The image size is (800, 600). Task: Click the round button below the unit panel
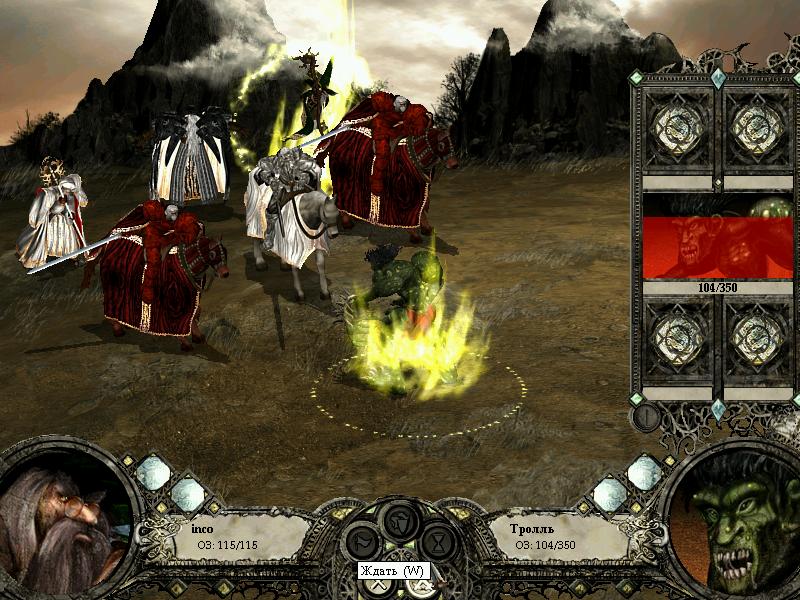tap(646, 417)
